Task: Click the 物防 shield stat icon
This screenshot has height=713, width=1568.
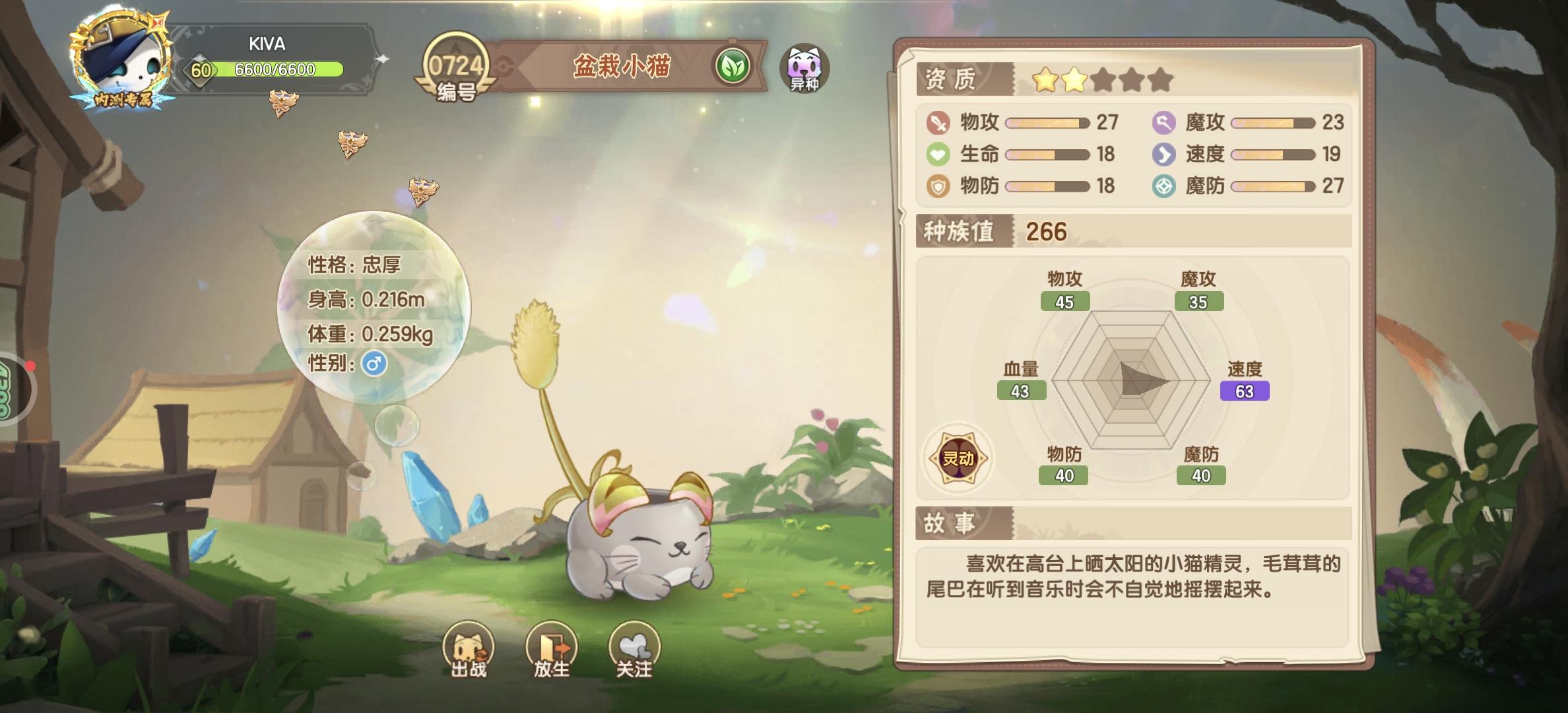Action: [938, 187]
